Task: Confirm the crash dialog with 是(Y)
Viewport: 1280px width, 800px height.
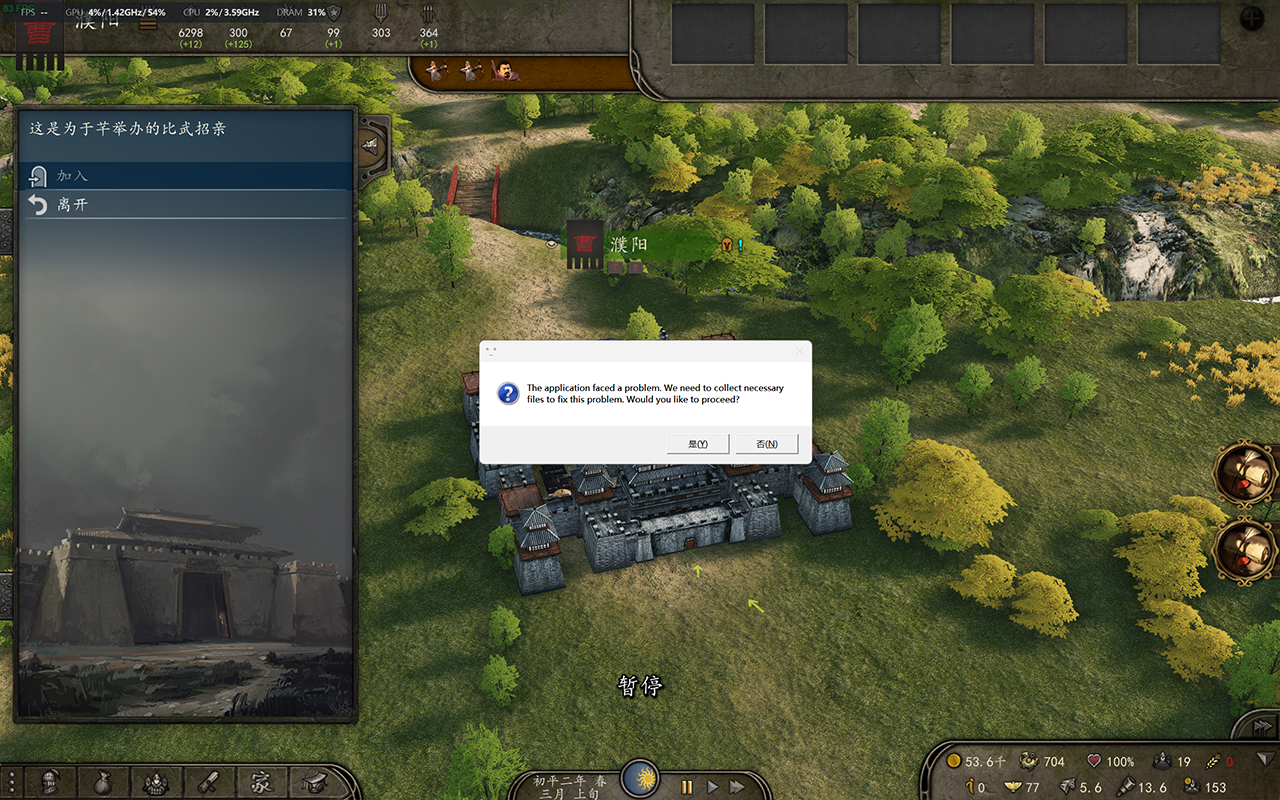Action: tap(698, 444)
